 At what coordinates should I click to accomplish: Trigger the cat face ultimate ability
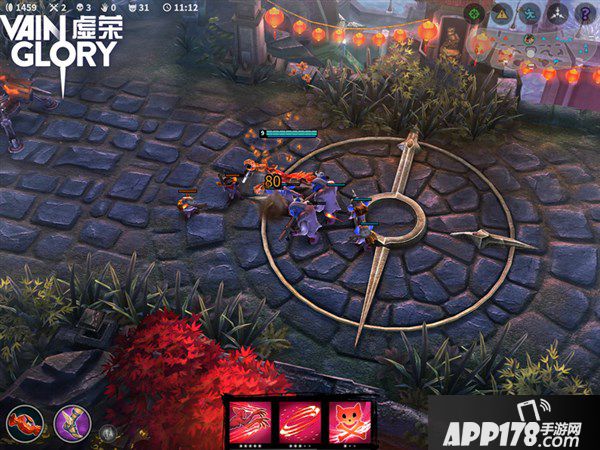(351, 421)
